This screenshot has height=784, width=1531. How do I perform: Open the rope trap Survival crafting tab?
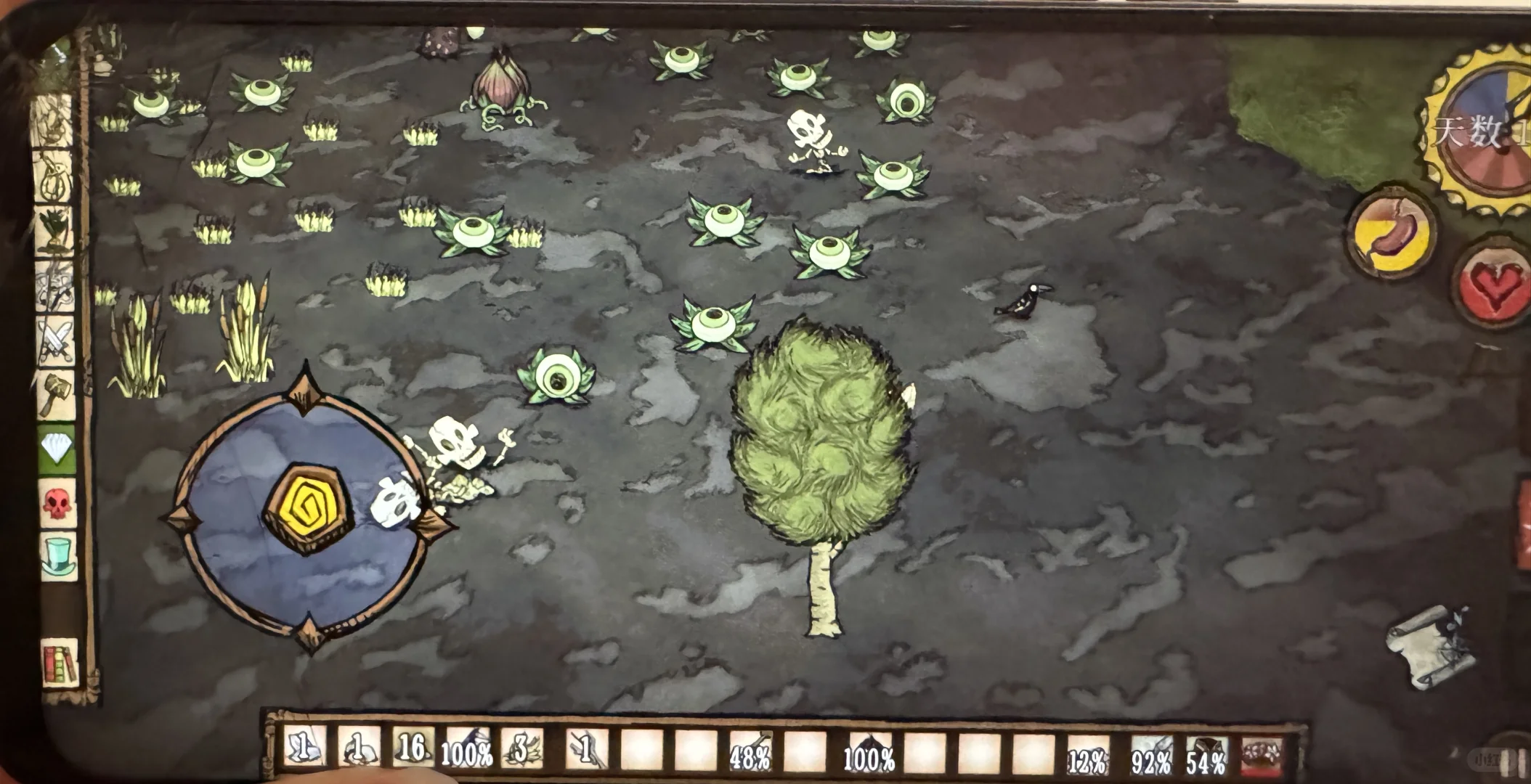tap(55, 177)
